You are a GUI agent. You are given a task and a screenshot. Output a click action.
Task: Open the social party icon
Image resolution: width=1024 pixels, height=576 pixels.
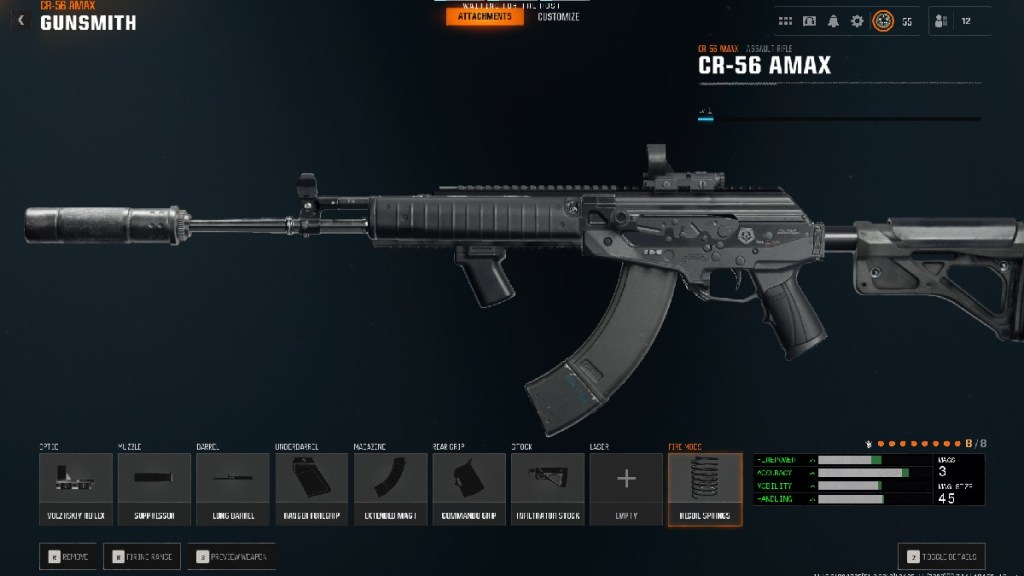(940, 21)
